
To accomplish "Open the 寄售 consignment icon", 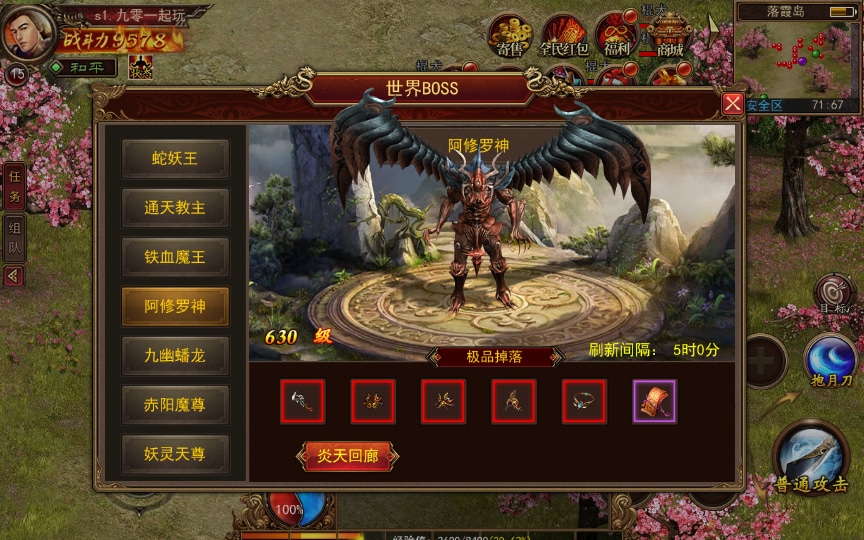I will coord(510,36).
